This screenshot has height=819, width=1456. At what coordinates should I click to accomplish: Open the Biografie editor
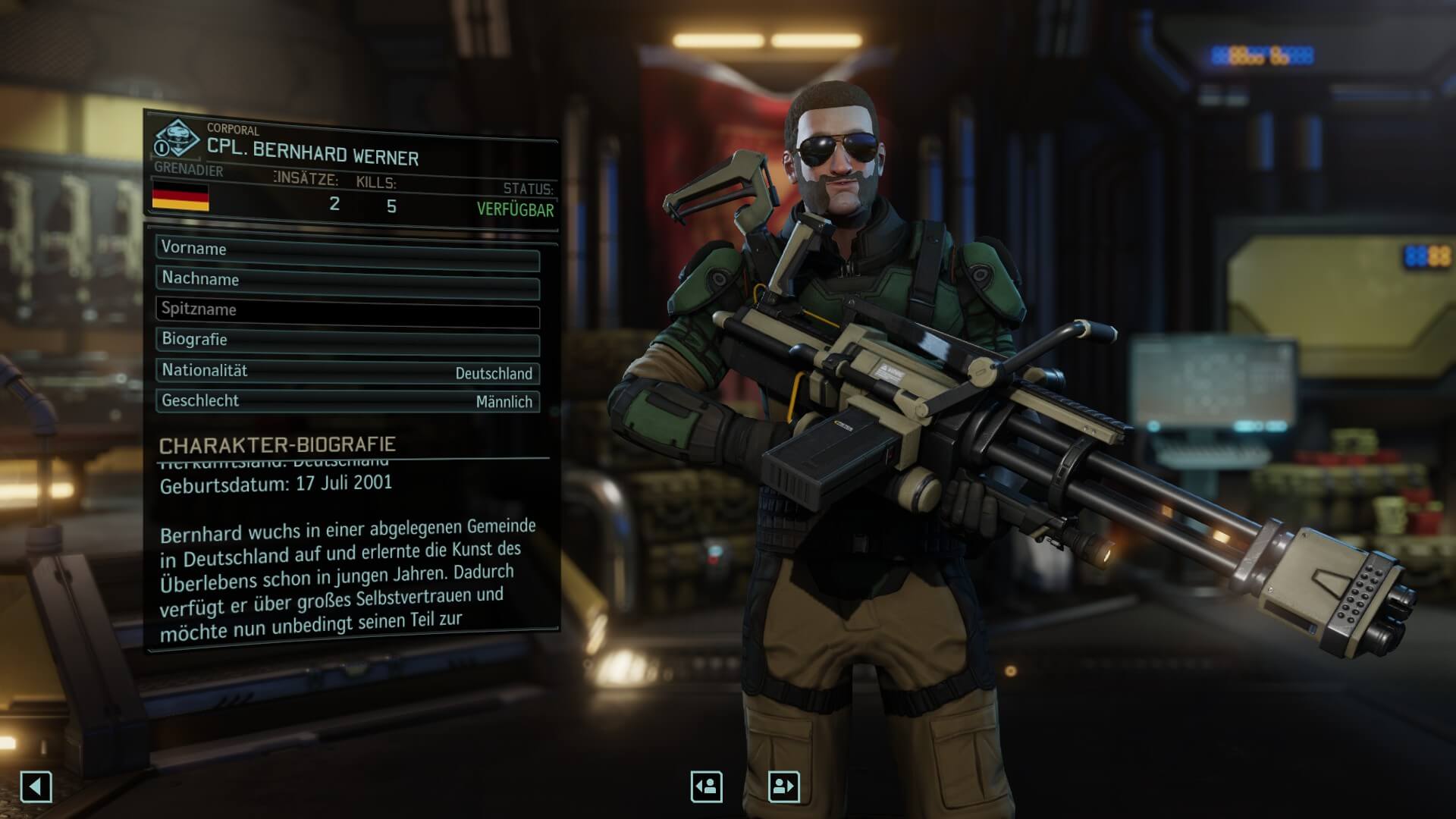[347, 340]
